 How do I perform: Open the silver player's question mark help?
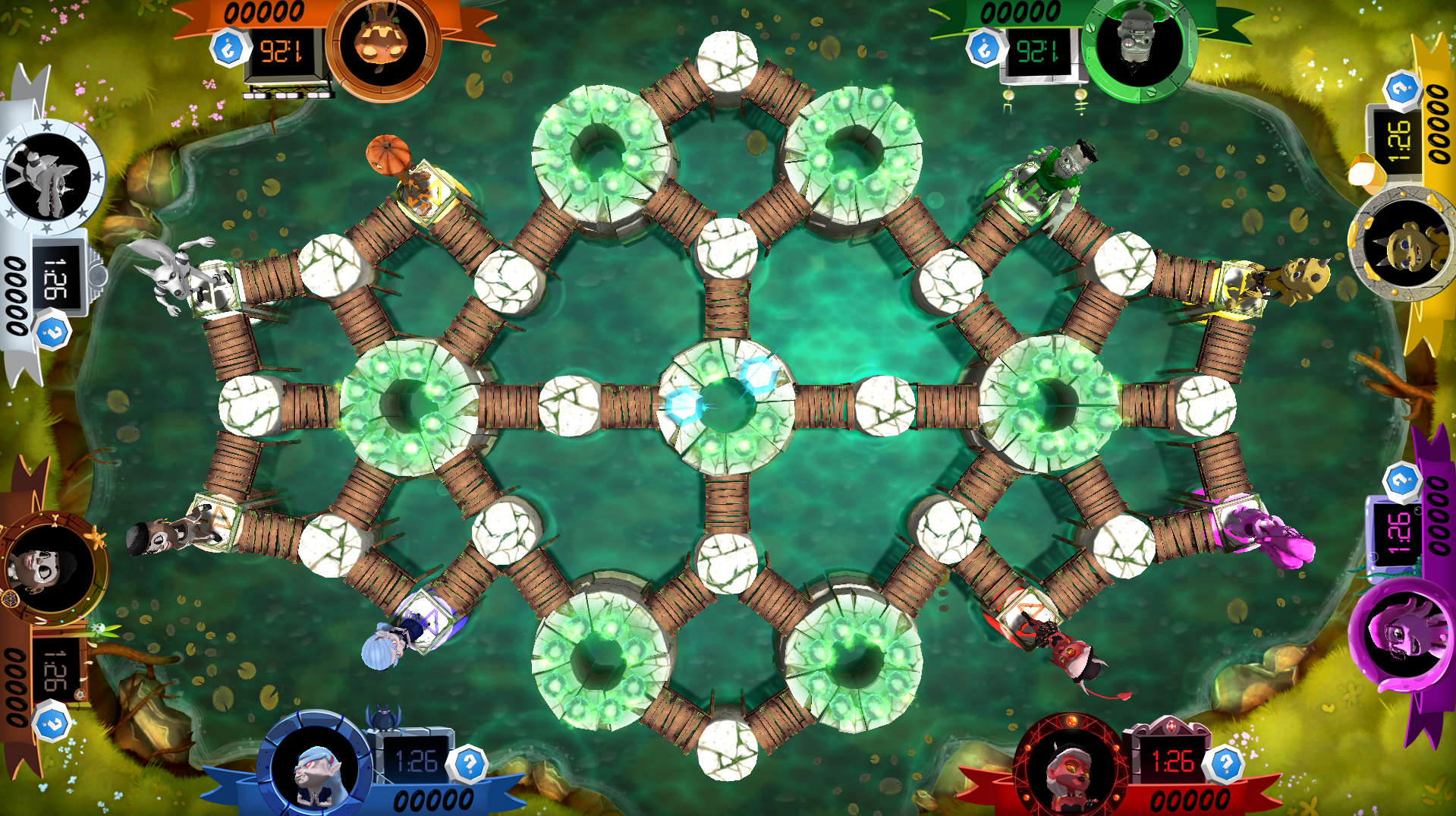tap(52, 332)
